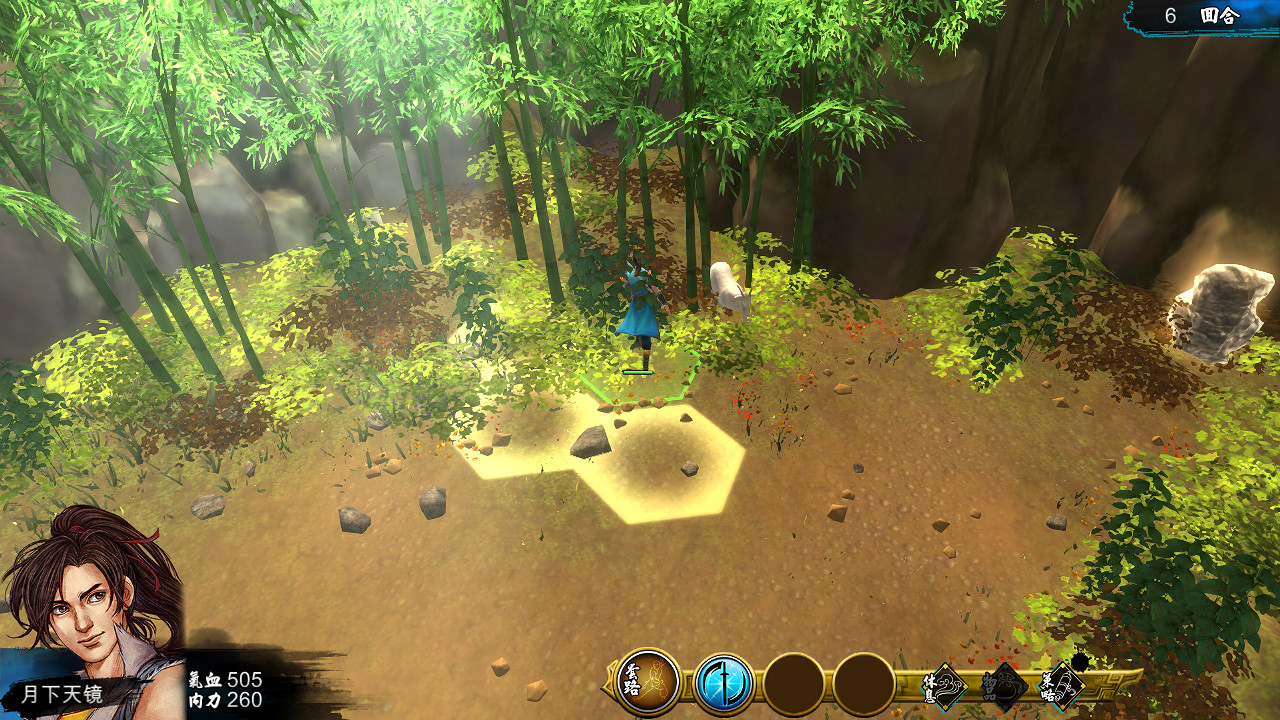Open the 物品 items pouch
The width and height of the screenshot is (1280, 720).
click(1004, 687)
